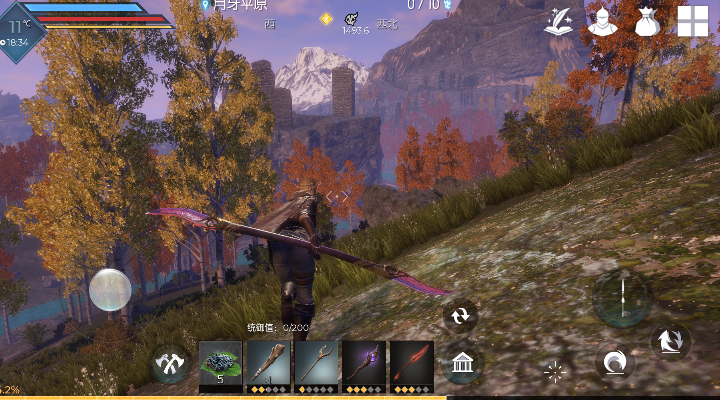Screen dimensions: 720x400
Task: Tap the virtual movement joystick
Action: [110, 290]
